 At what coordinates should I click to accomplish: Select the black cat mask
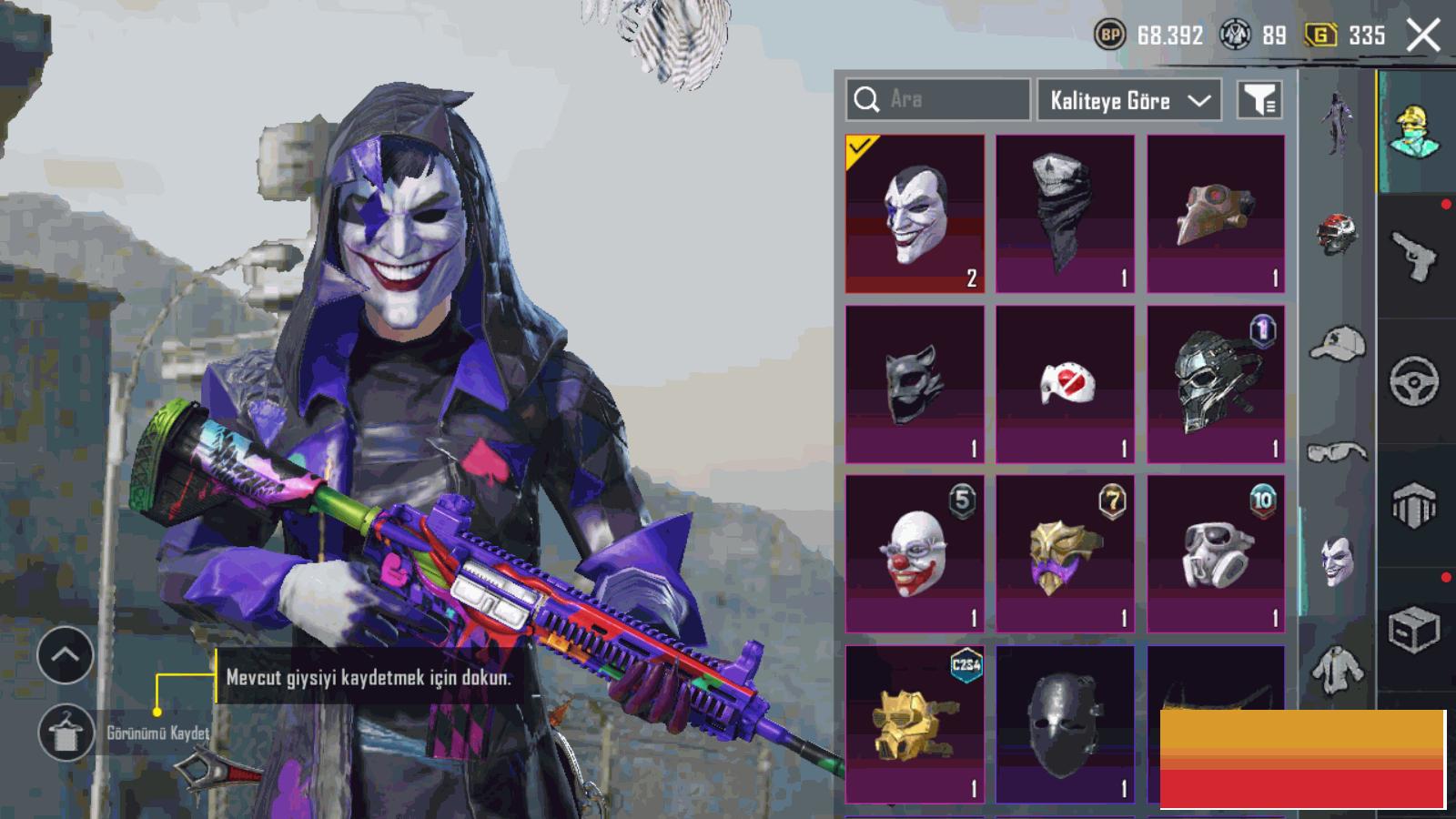click(915, 384)
